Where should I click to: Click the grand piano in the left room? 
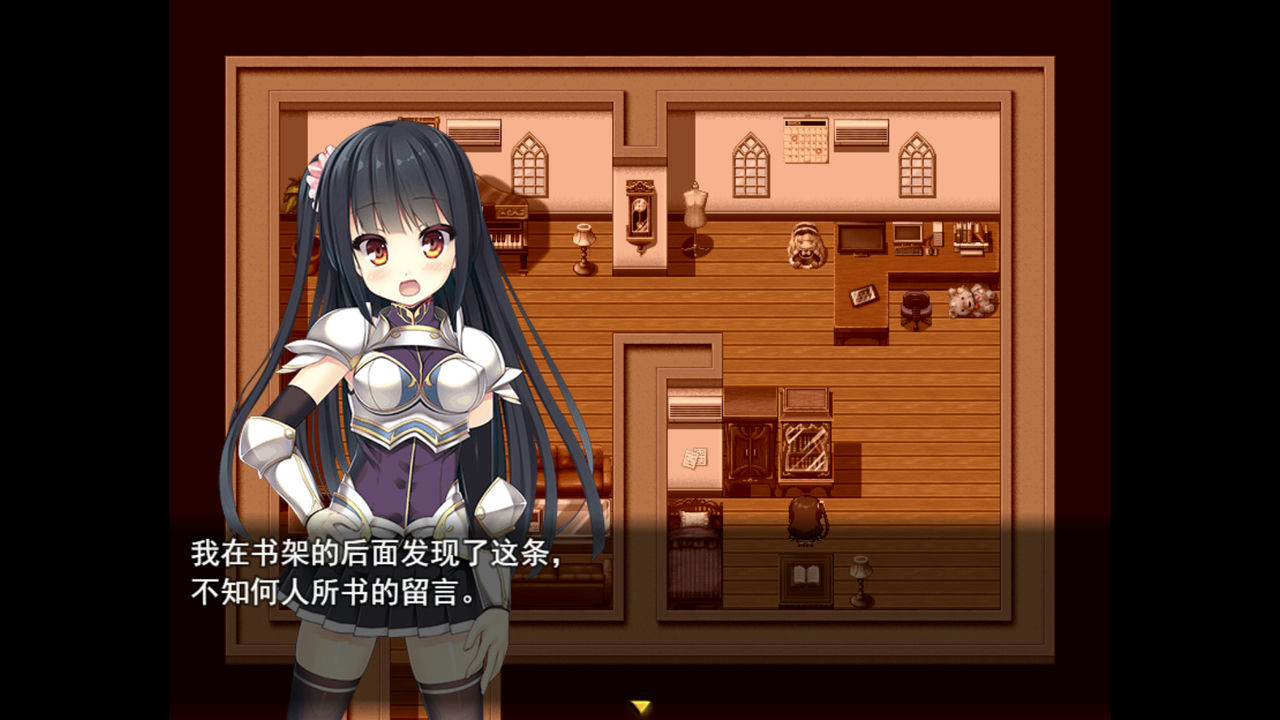[x=505, y=230]
